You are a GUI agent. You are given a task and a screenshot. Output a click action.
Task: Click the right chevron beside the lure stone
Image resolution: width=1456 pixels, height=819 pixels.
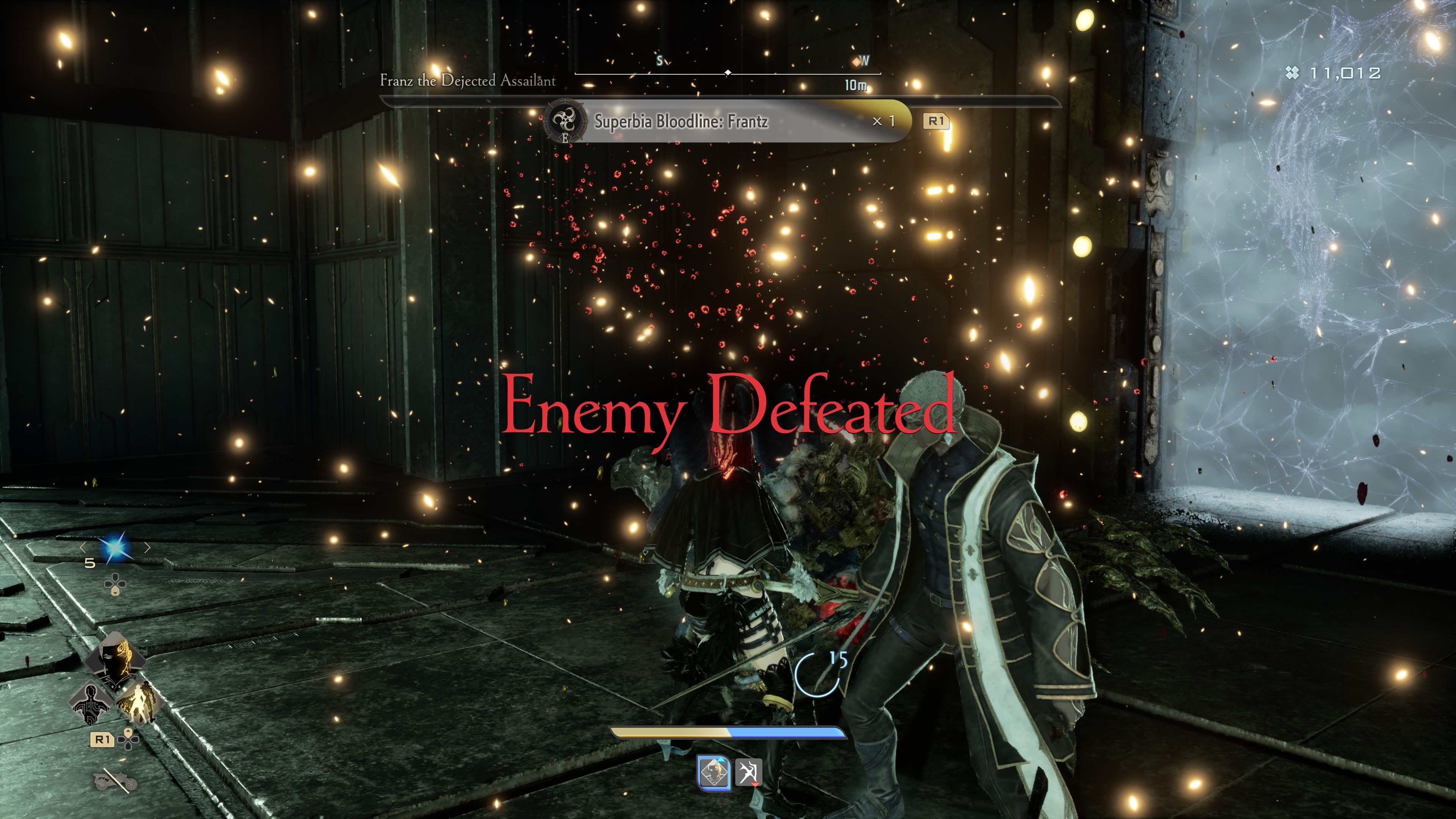click(147, 547)
